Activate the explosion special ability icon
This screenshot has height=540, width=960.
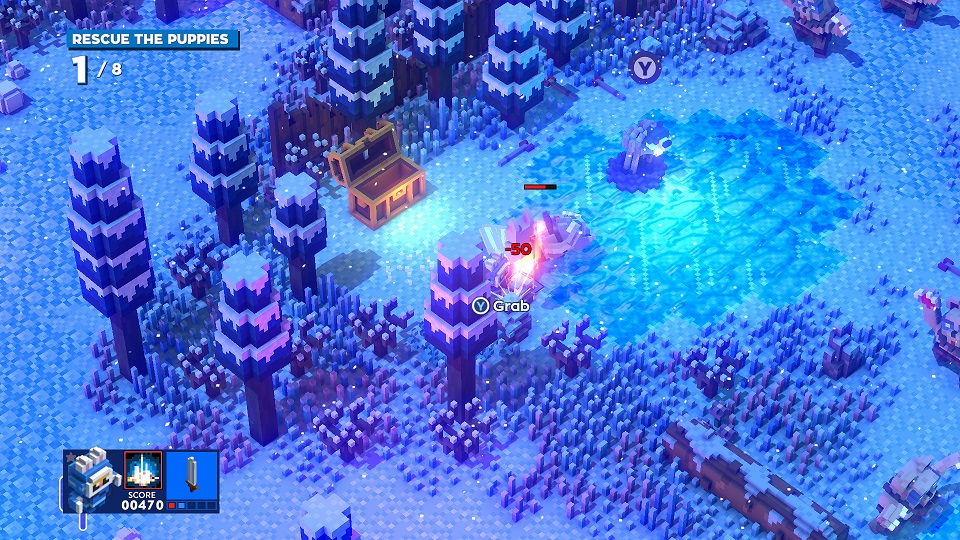[142, 470]
